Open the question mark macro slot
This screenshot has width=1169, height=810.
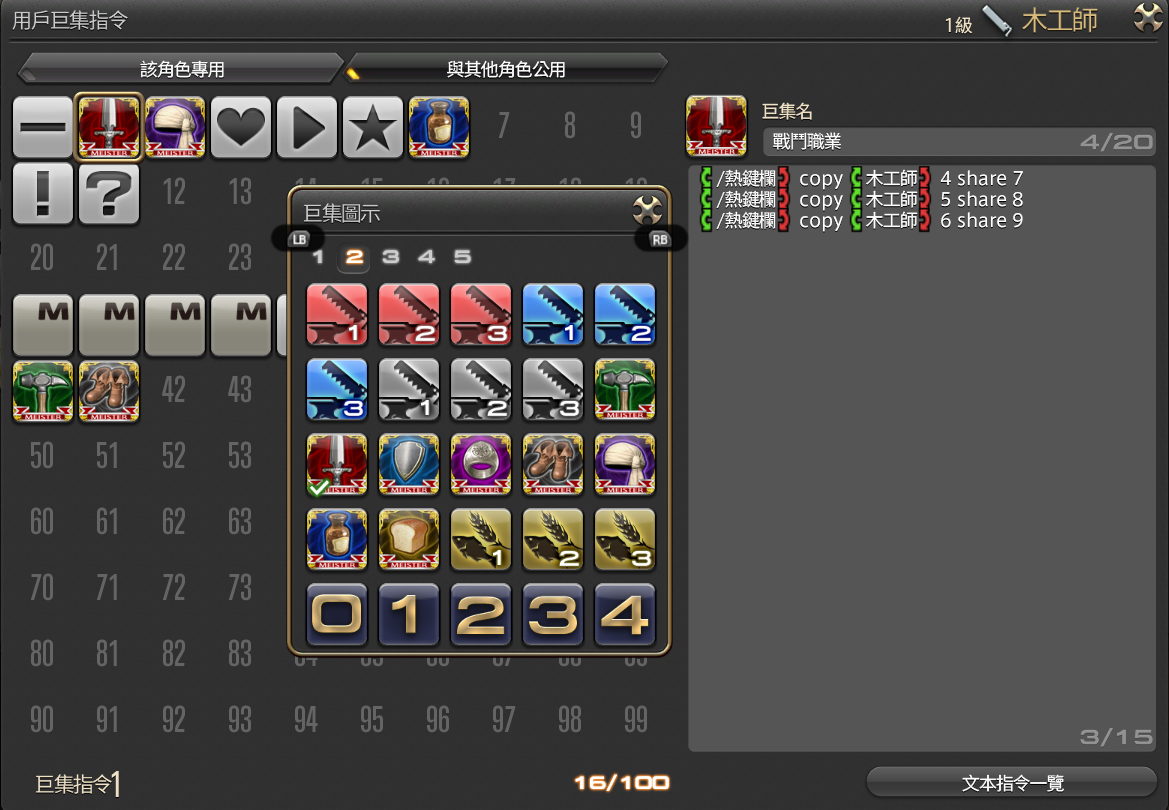point(109,193)
